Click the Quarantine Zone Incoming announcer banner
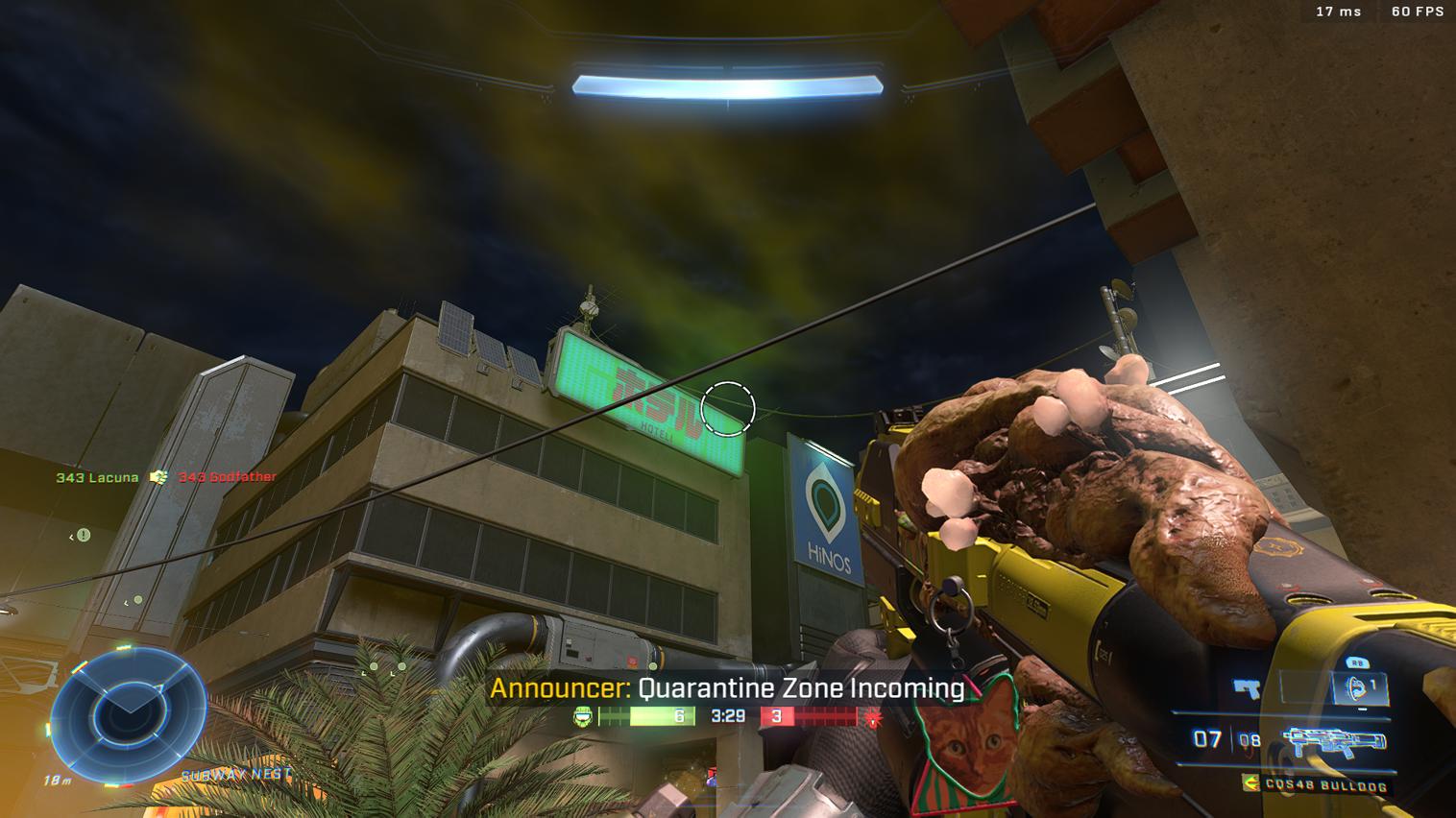Viewport: 1456px width, 818px height. 728,688
